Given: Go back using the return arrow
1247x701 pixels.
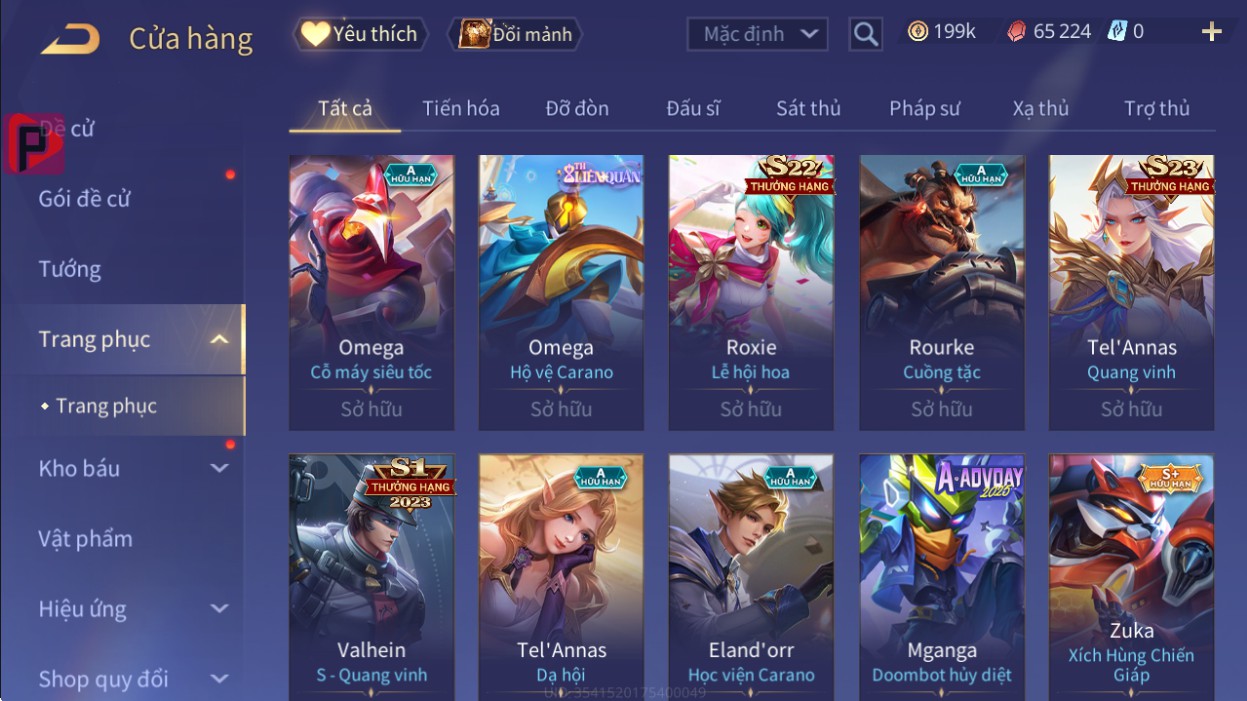Looking at the screenshot, I should pyautogui.click(x=70, y=39).
